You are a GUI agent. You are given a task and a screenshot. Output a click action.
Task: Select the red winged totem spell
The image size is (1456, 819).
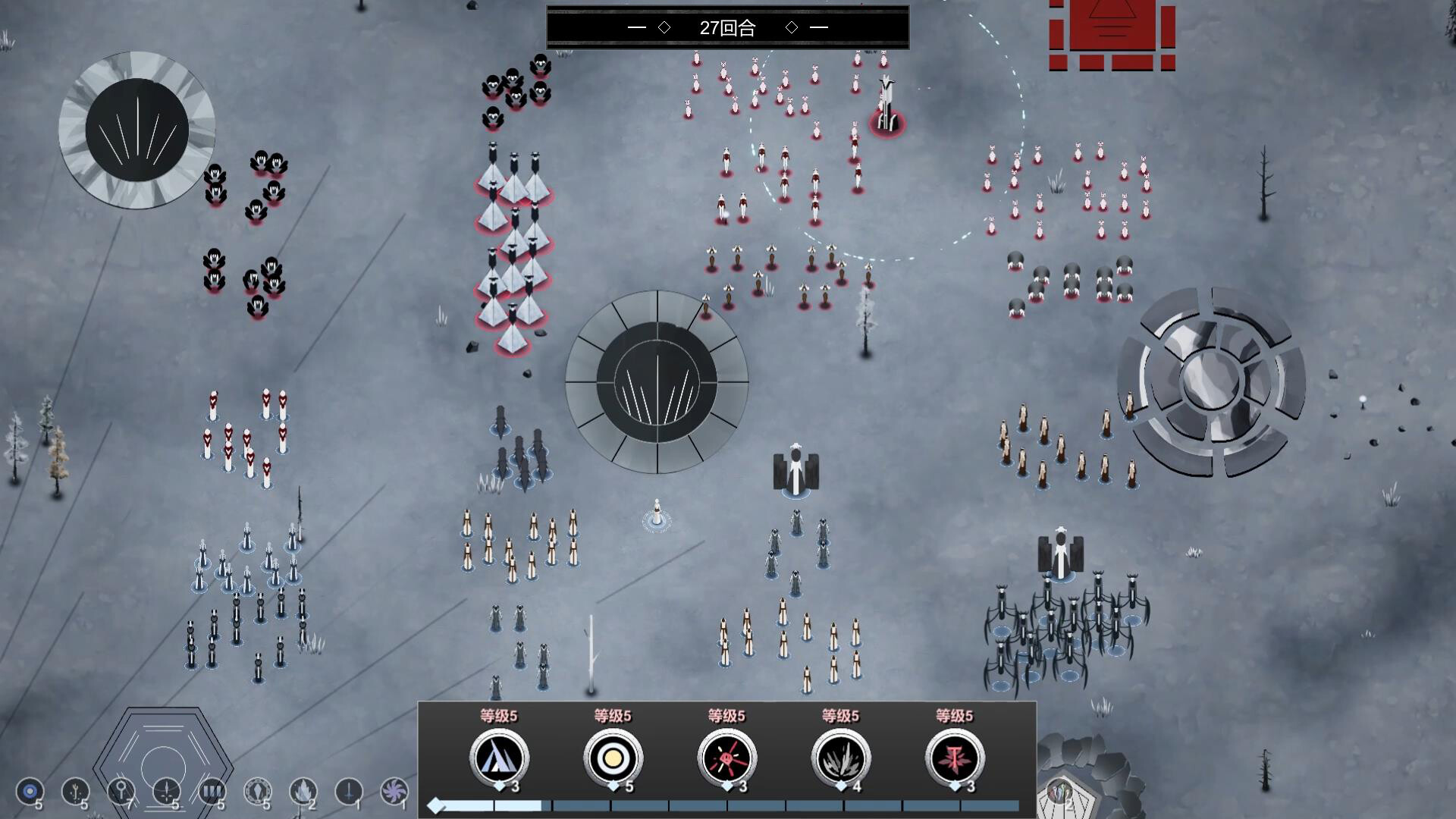coord(954,757)
